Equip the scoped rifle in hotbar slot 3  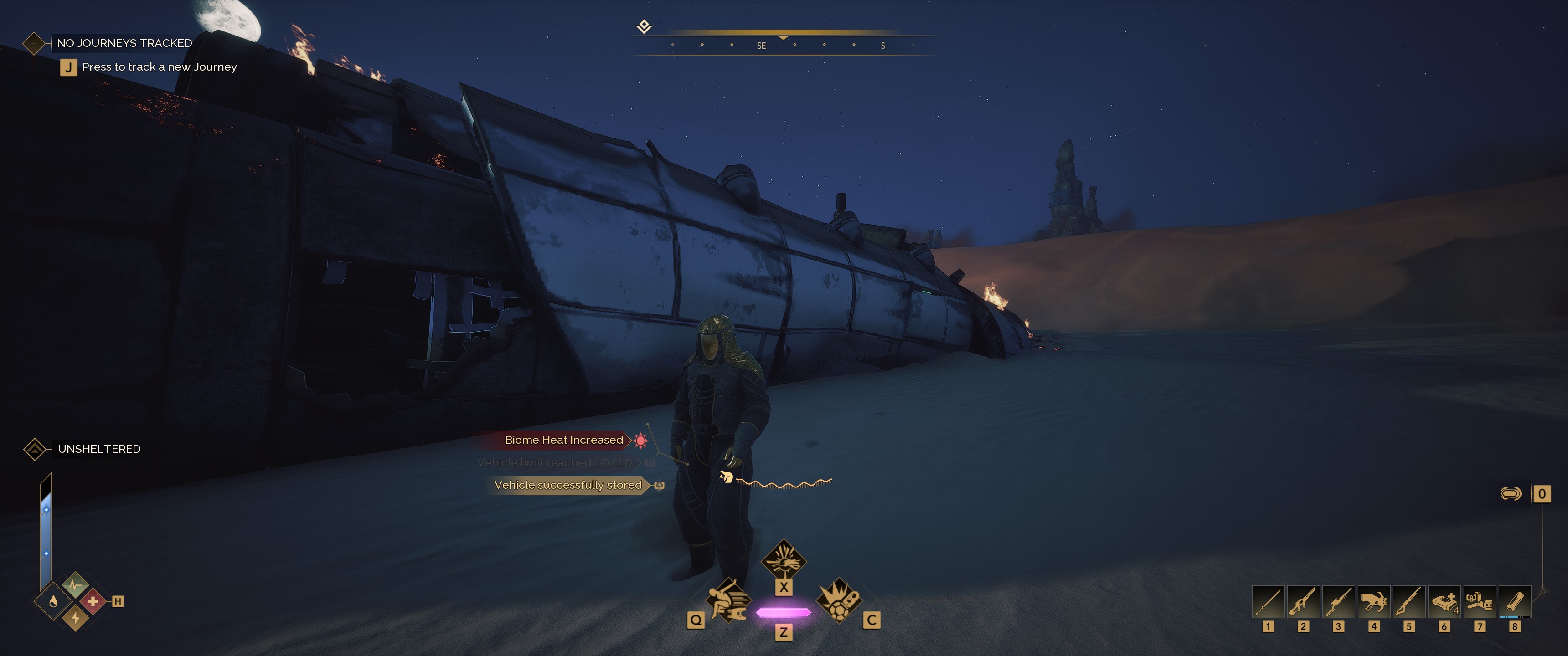click(1339, 602)
